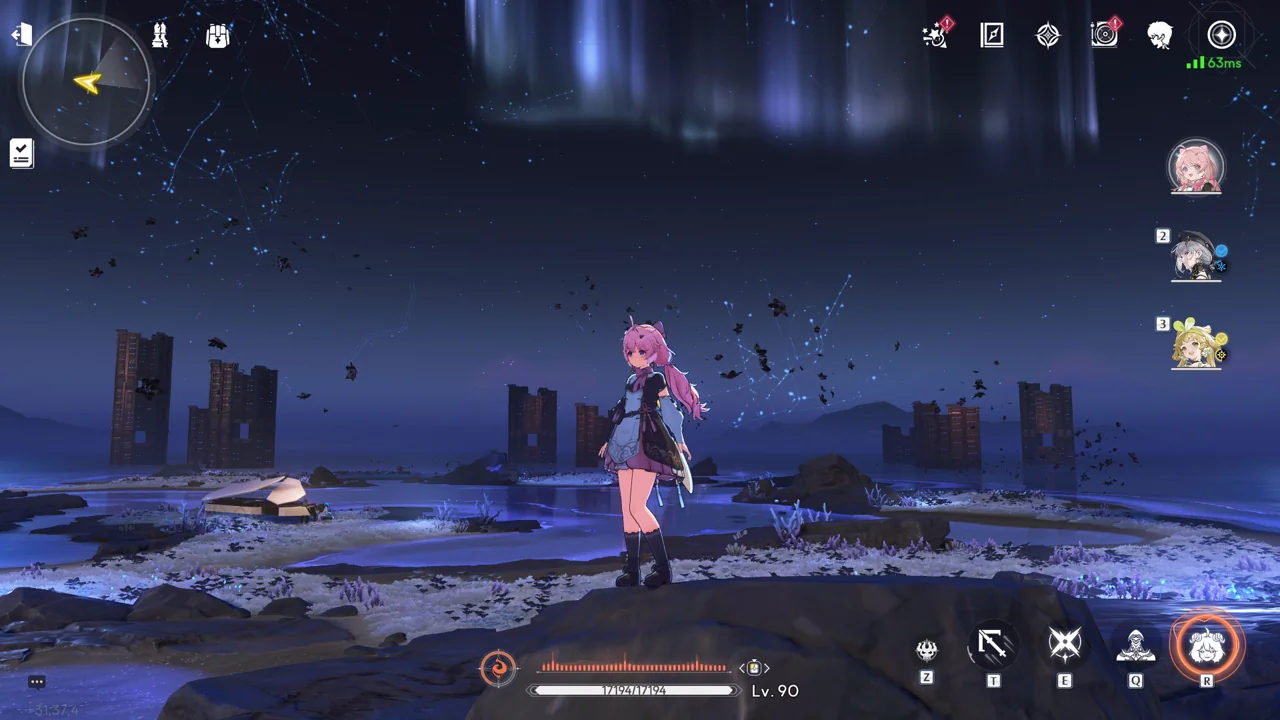Trigger the hooded figure echo skill

click(1136, 646)
